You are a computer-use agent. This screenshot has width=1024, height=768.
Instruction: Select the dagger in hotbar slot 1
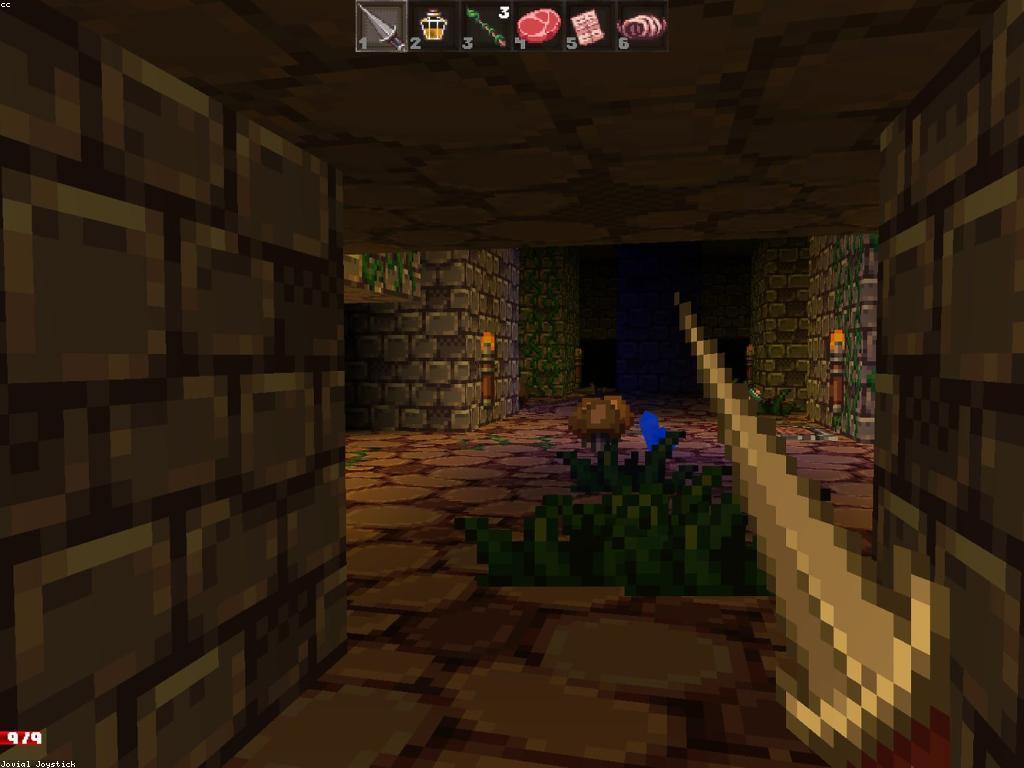[381, 26]
